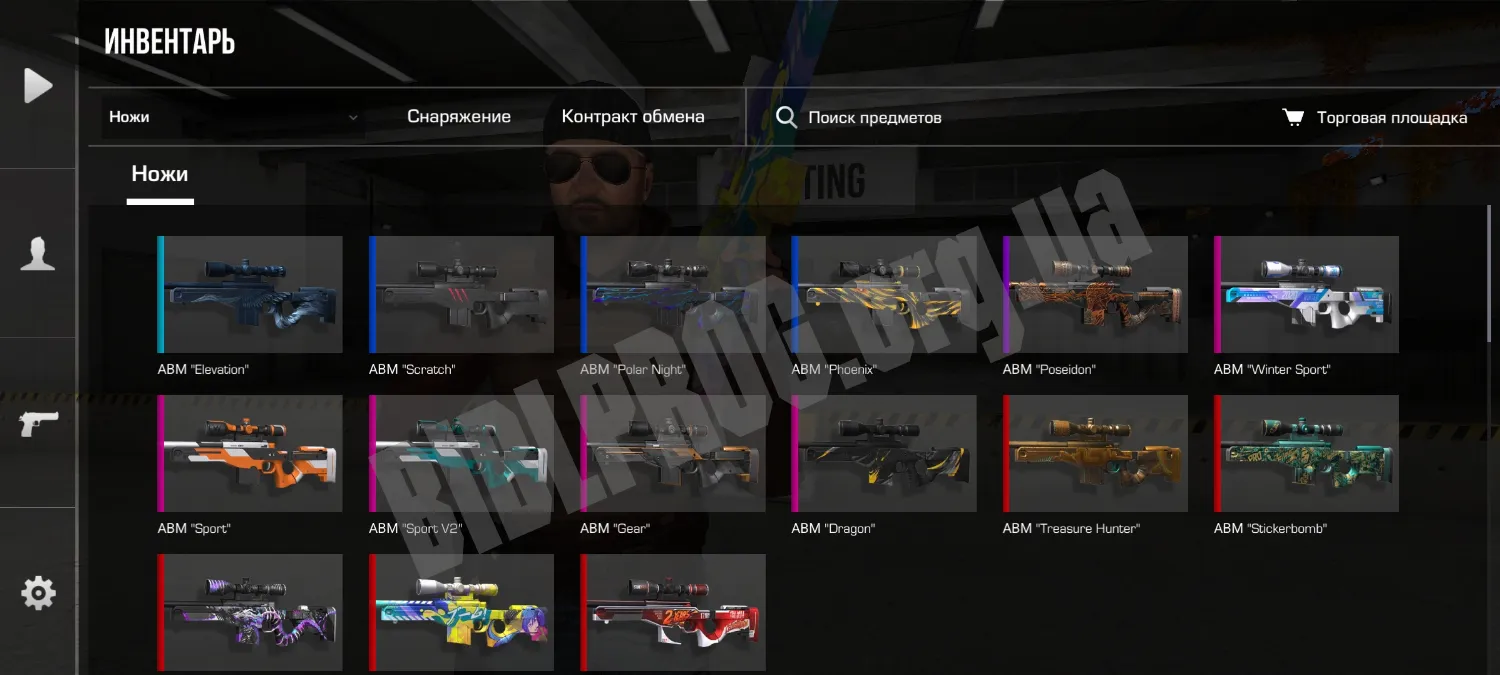Image resolution: width=1500 pixels, height=675 pixels.
Task: Open the gear settings icon
Action: pos(38,593)
